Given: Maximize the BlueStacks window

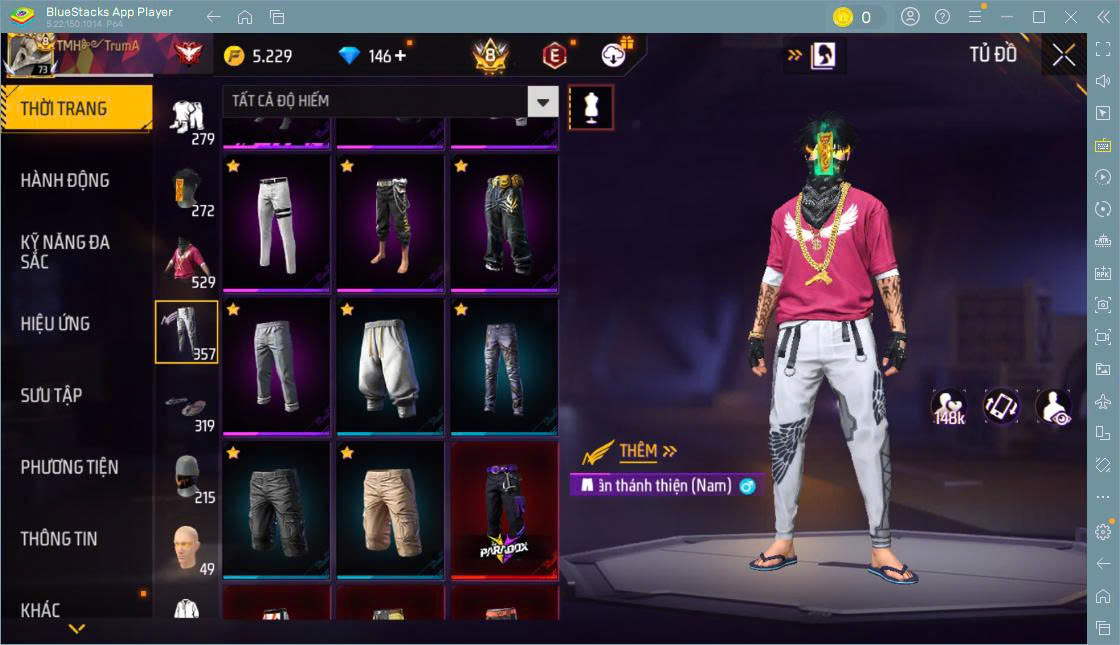Looking at the screenshot, I should click(x=1039, y=17).
